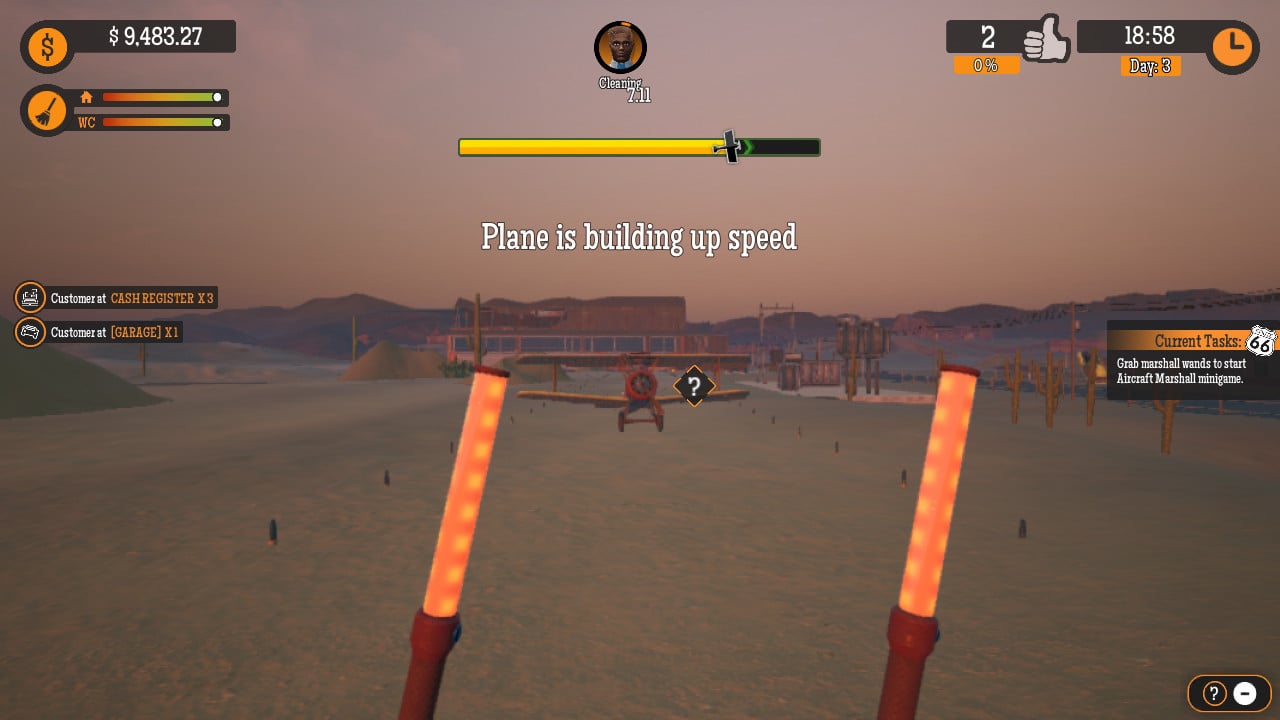Select the Day: 3 label
This screenshot has height=720, width=1280.
[1151, 66]
